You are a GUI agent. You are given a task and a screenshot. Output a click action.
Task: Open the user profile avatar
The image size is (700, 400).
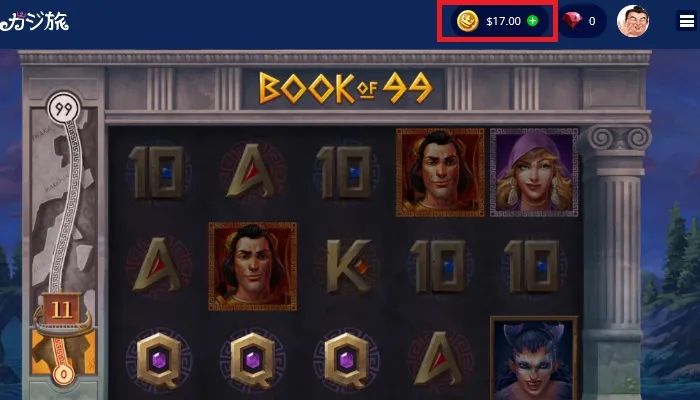632,21
